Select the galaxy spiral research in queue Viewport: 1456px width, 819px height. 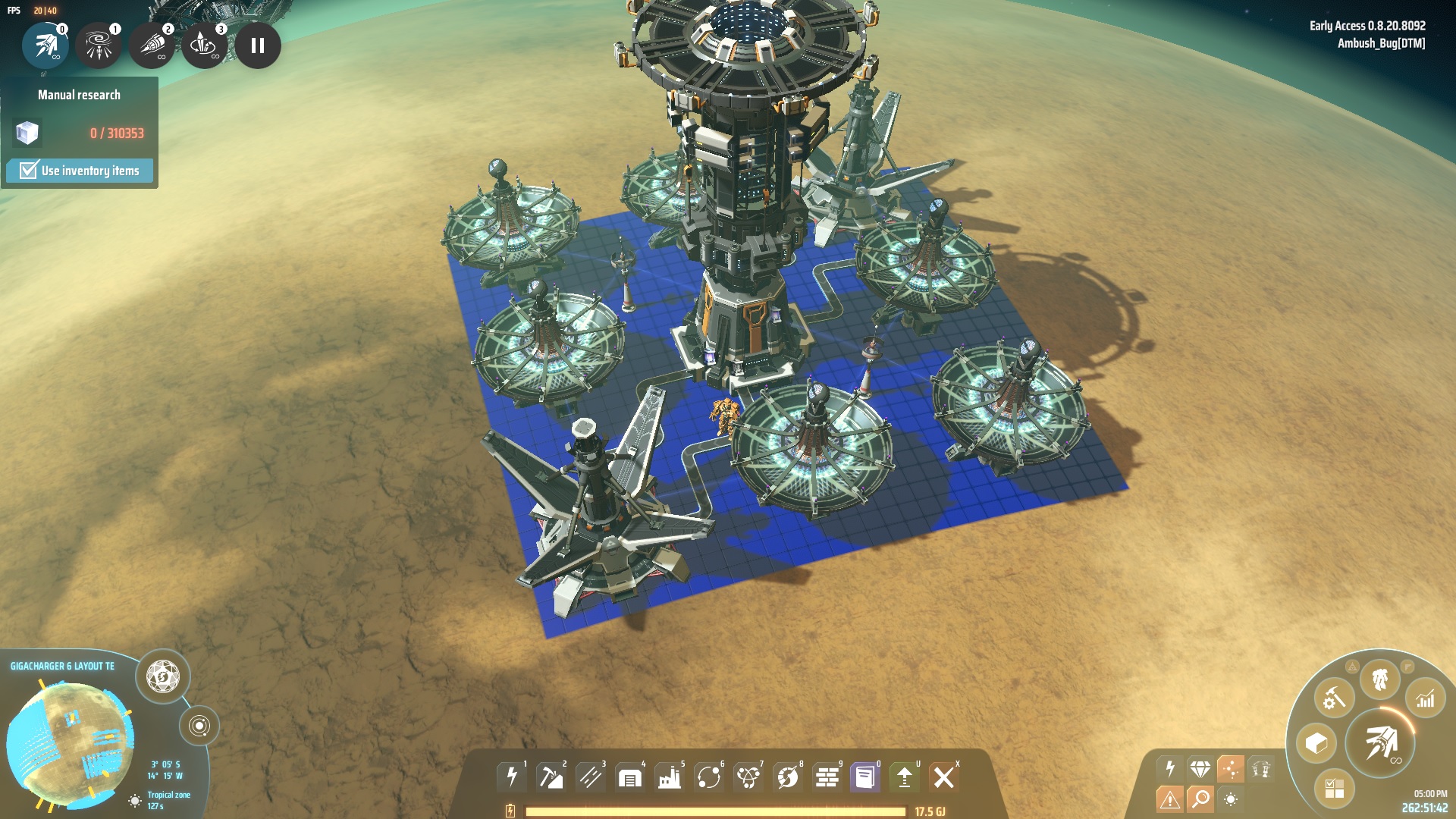point(99,45)
